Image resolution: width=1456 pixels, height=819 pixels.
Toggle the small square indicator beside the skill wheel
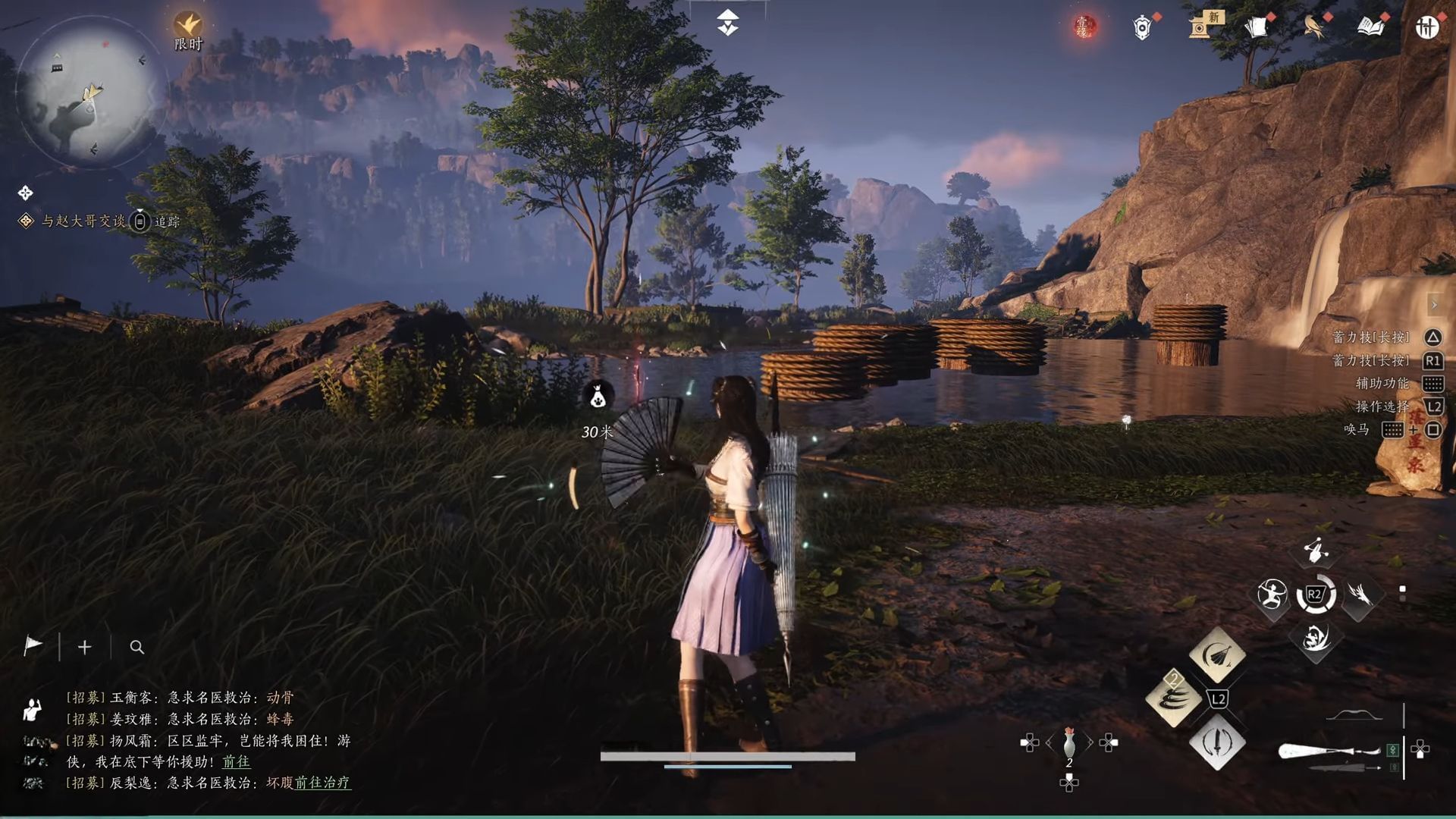[x=1402, y=588]
